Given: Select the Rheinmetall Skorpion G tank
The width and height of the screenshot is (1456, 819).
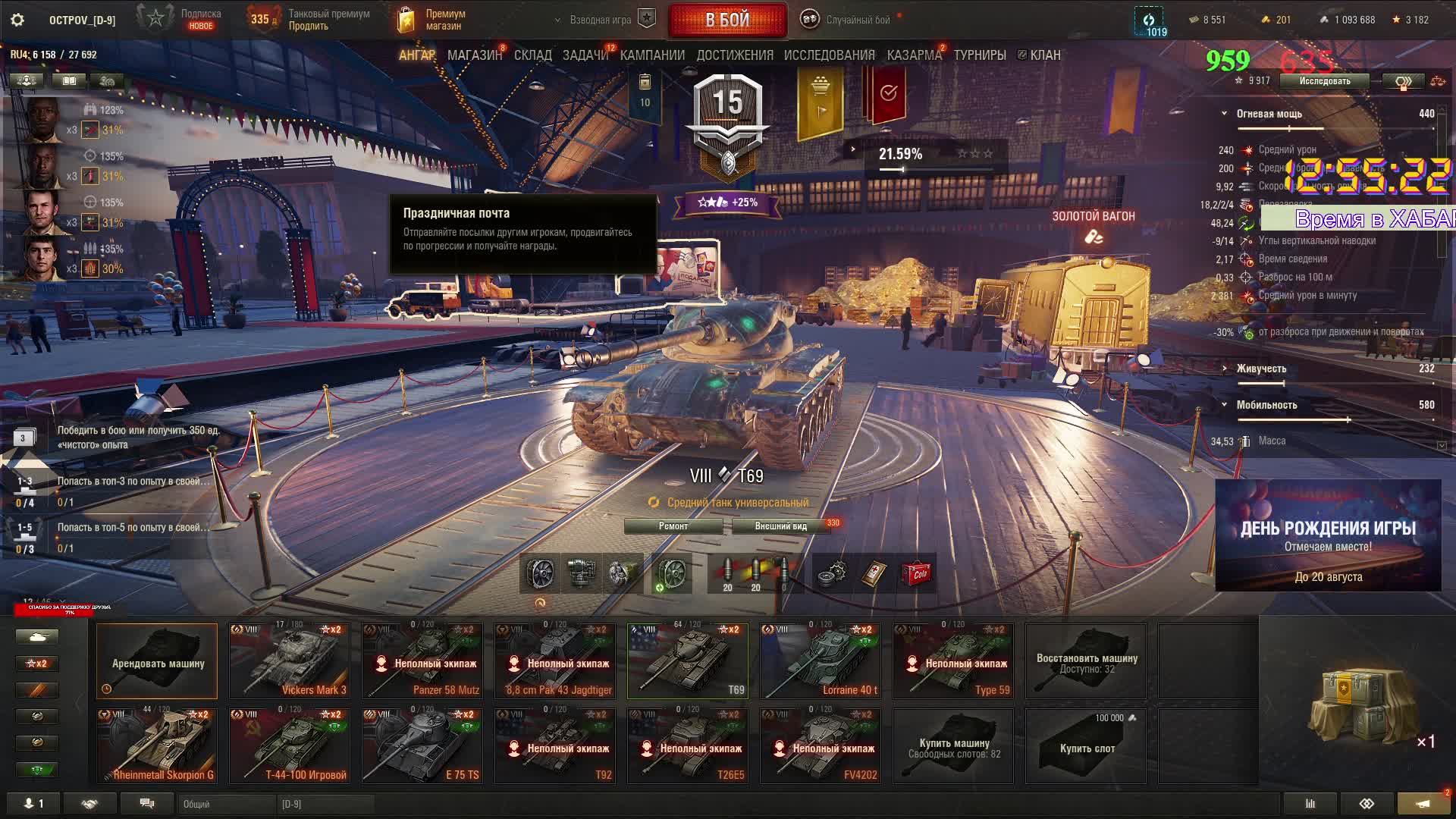Looking at the screenshot, I should pos(157,745).
